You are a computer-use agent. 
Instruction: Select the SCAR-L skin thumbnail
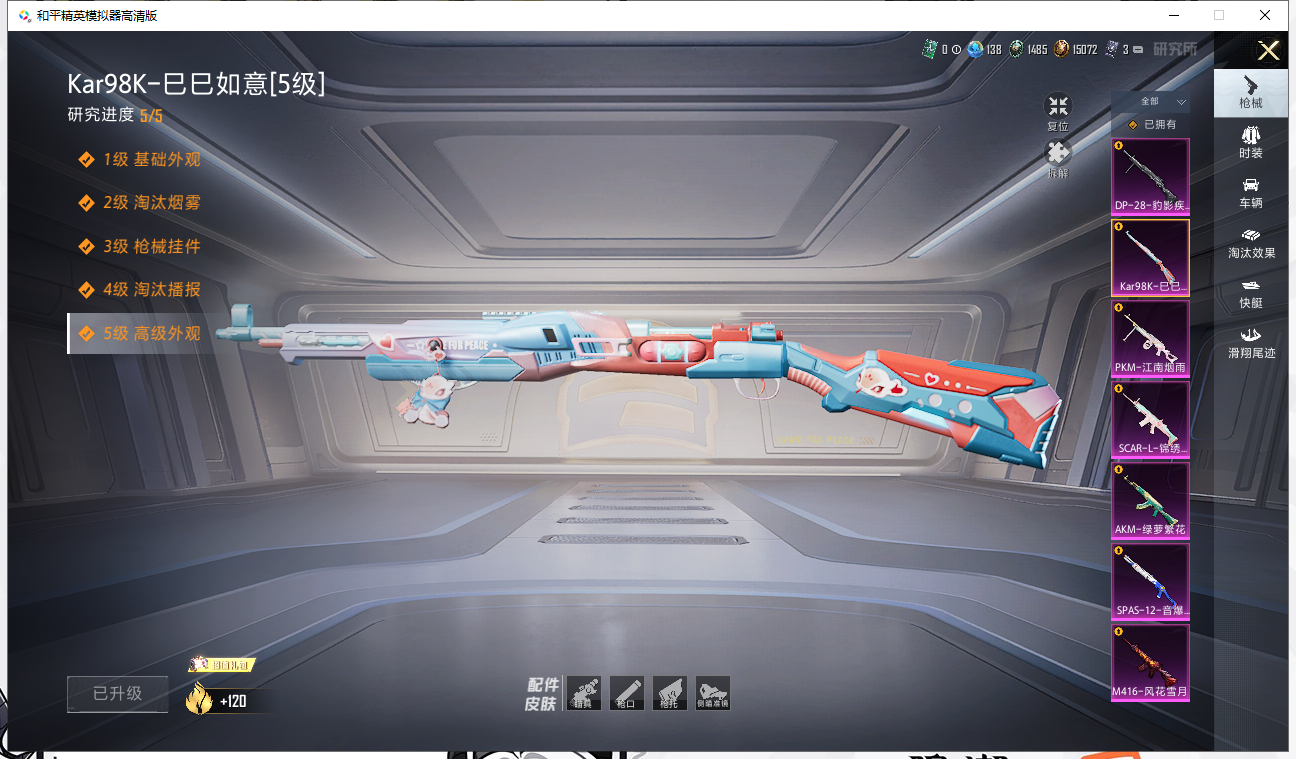[1151, 419]
